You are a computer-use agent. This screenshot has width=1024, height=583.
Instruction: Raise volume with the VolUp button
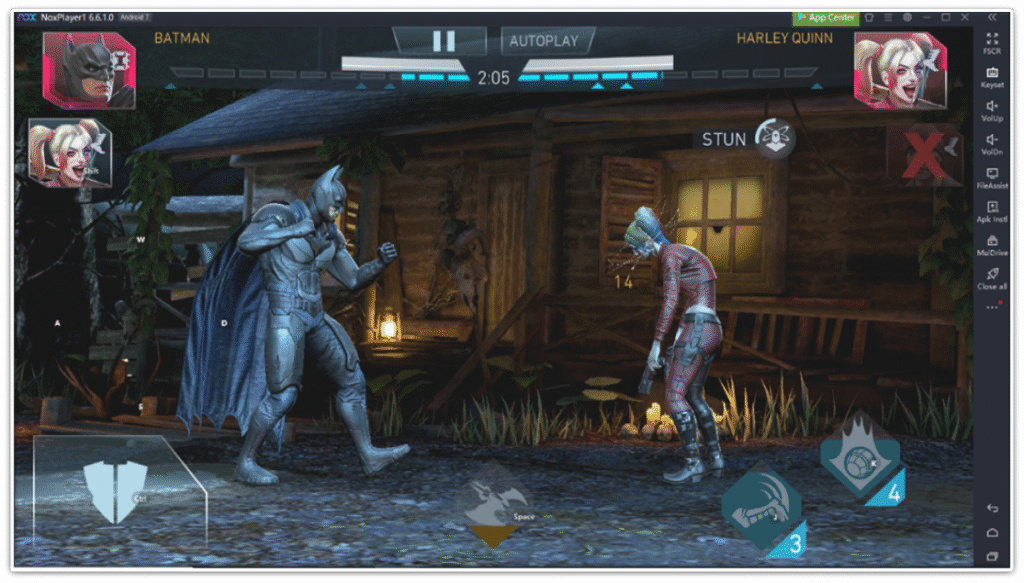[x=992, y=110]
